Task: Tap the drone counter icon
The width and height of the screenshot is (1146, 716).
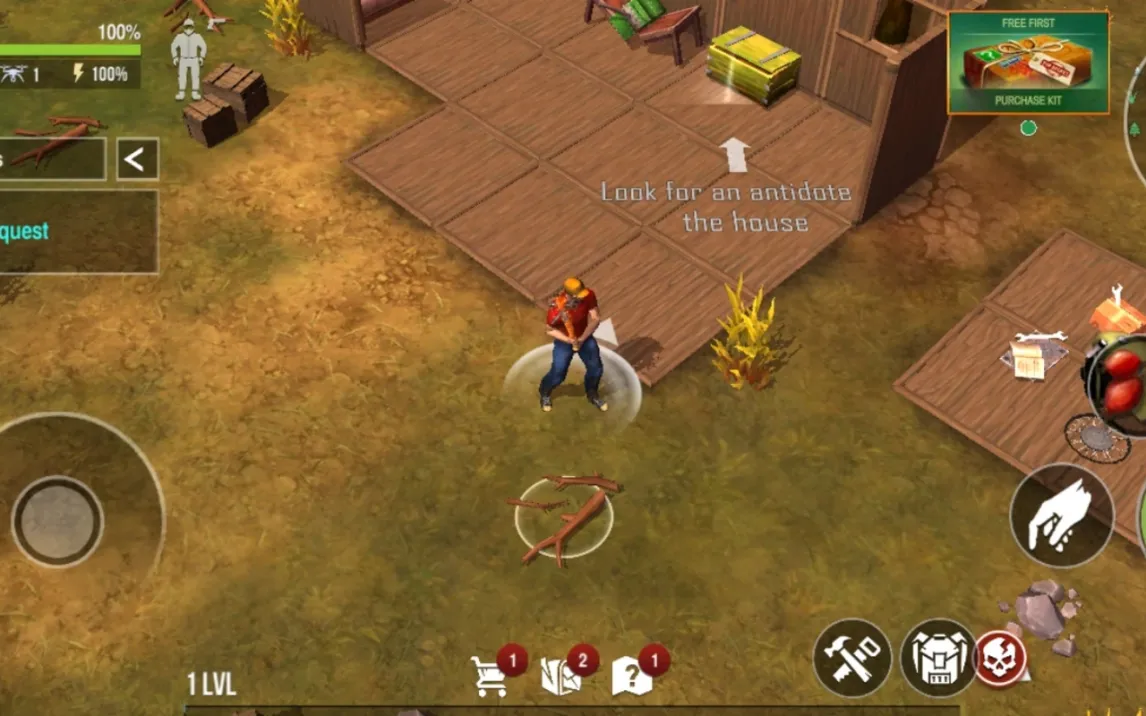Action: [13, 74]
